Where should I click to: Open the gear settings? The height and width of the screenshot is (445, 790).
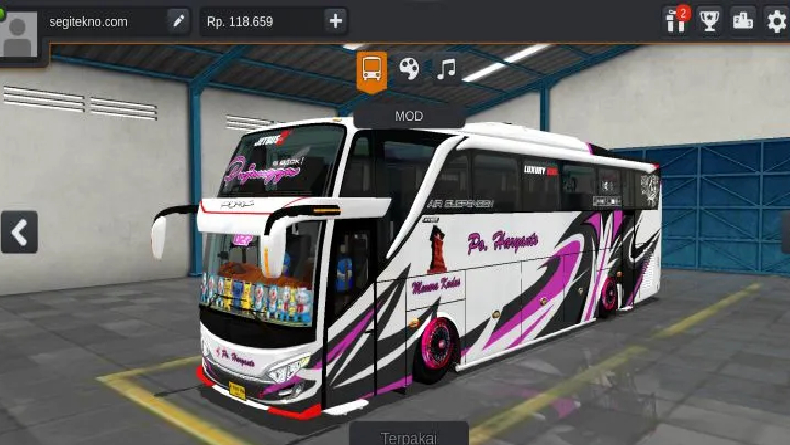776,21
